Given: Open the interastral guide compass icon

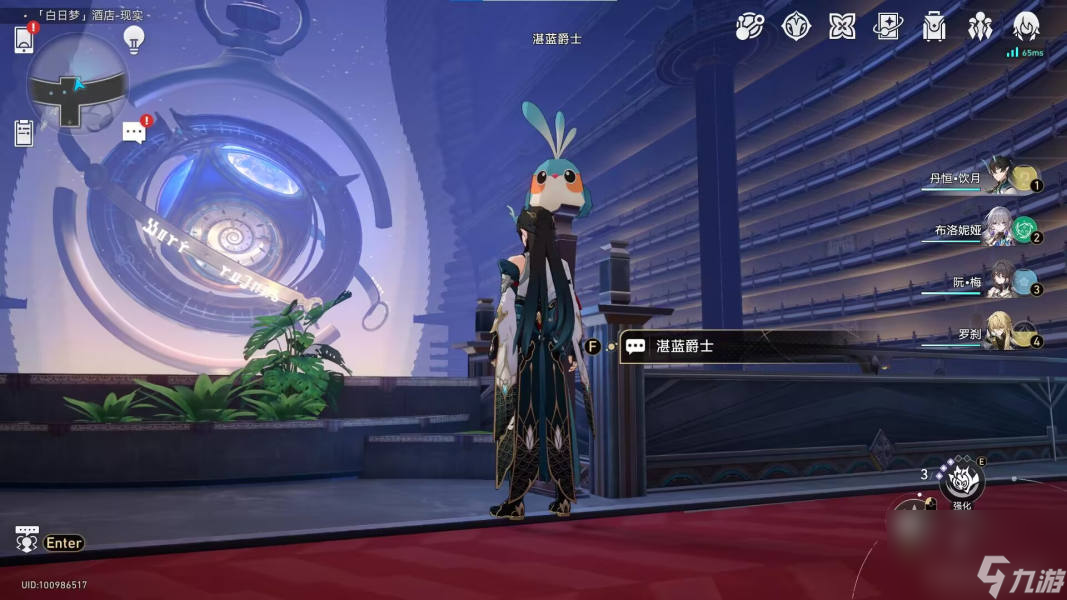Looking at the screenshot, I should pyautogui.click(x=796, y=27).
